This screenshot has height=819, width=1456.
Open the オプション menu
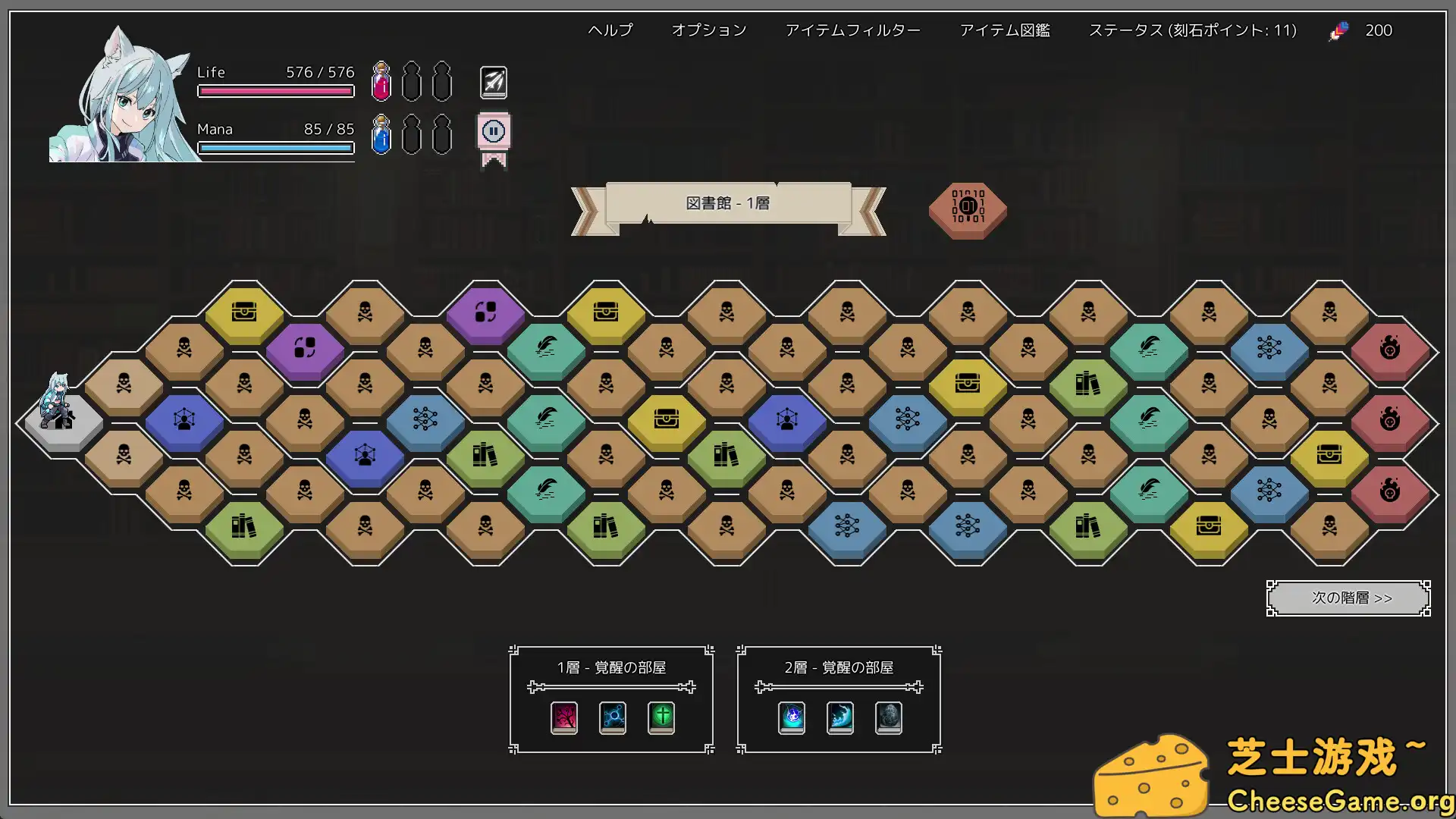tap(708, 30)
